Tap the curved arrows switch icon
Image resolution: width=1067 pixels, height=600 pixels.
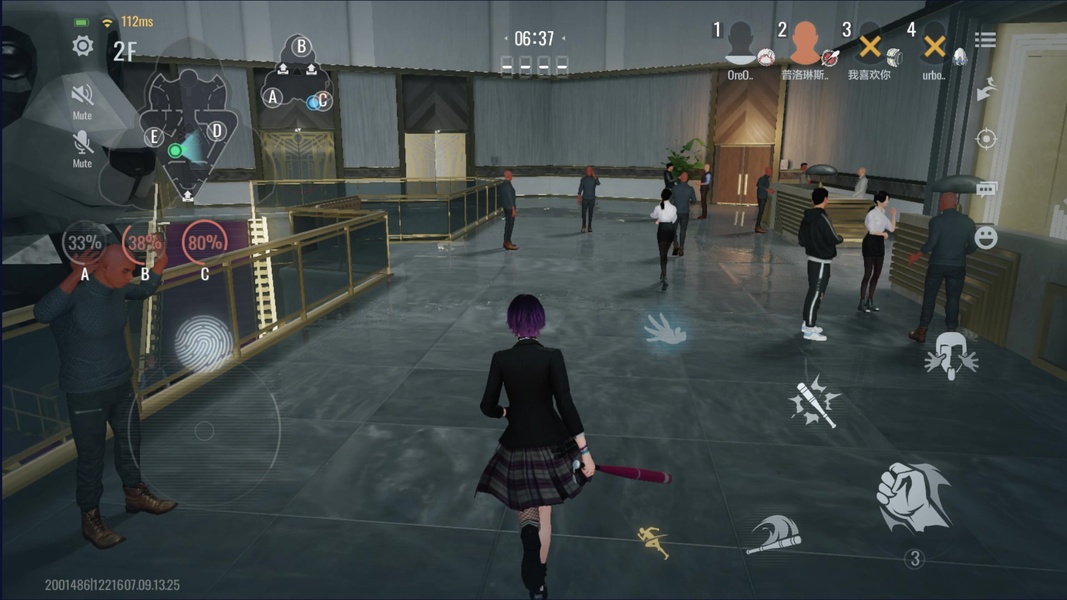pyautogui.click(x=986, y=90)
